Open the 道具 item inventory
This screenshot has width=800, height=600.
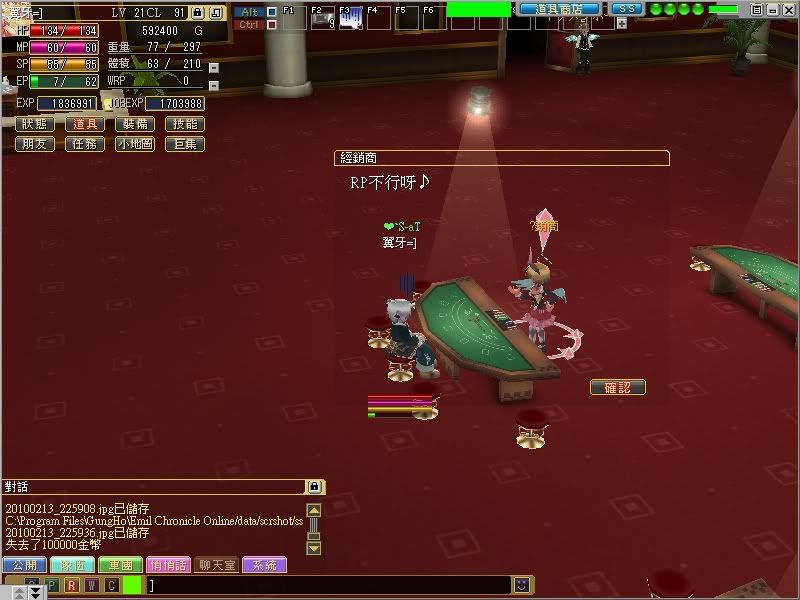pyautogui.click(x=85, y=124)
